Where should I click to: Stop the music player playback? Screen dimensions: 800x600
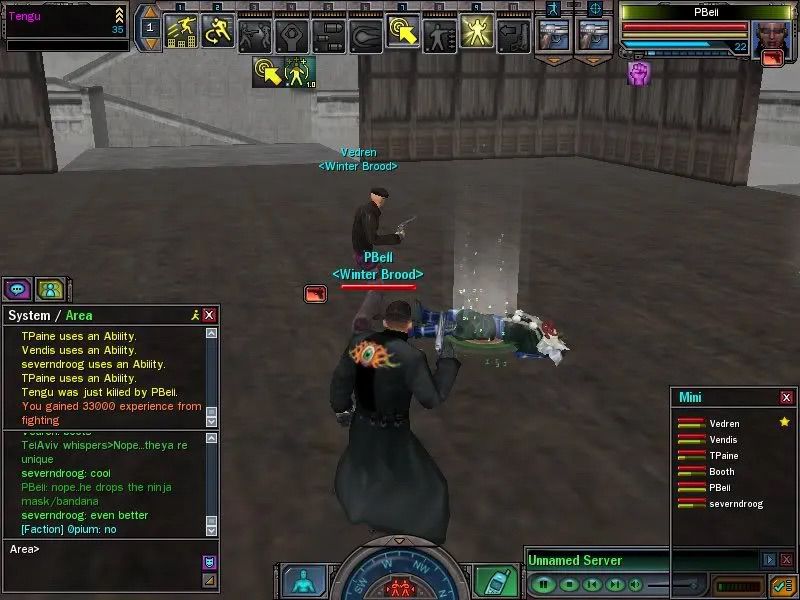pyautogui.click(x=568, y=584)
